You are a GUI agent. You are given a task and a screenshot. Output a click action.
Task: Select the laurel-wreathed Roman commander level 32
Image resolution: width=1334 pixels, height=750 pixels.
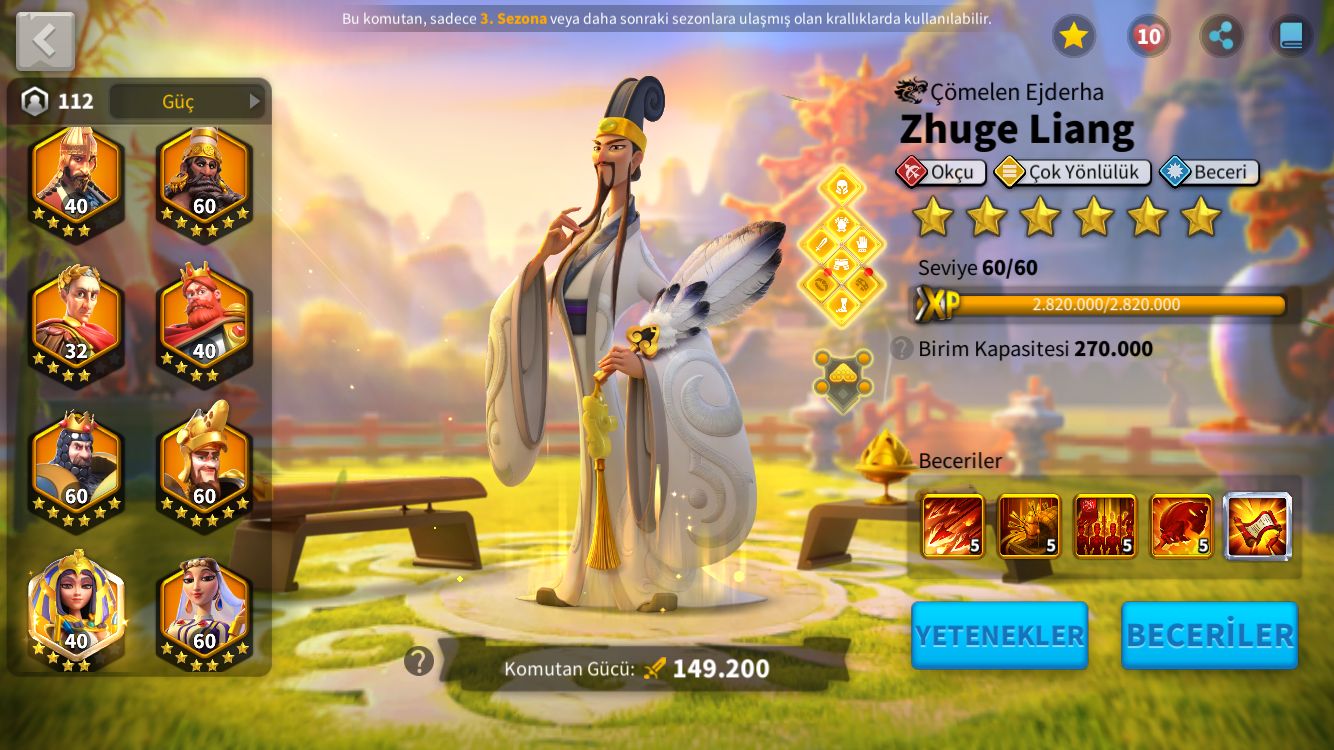76,320
